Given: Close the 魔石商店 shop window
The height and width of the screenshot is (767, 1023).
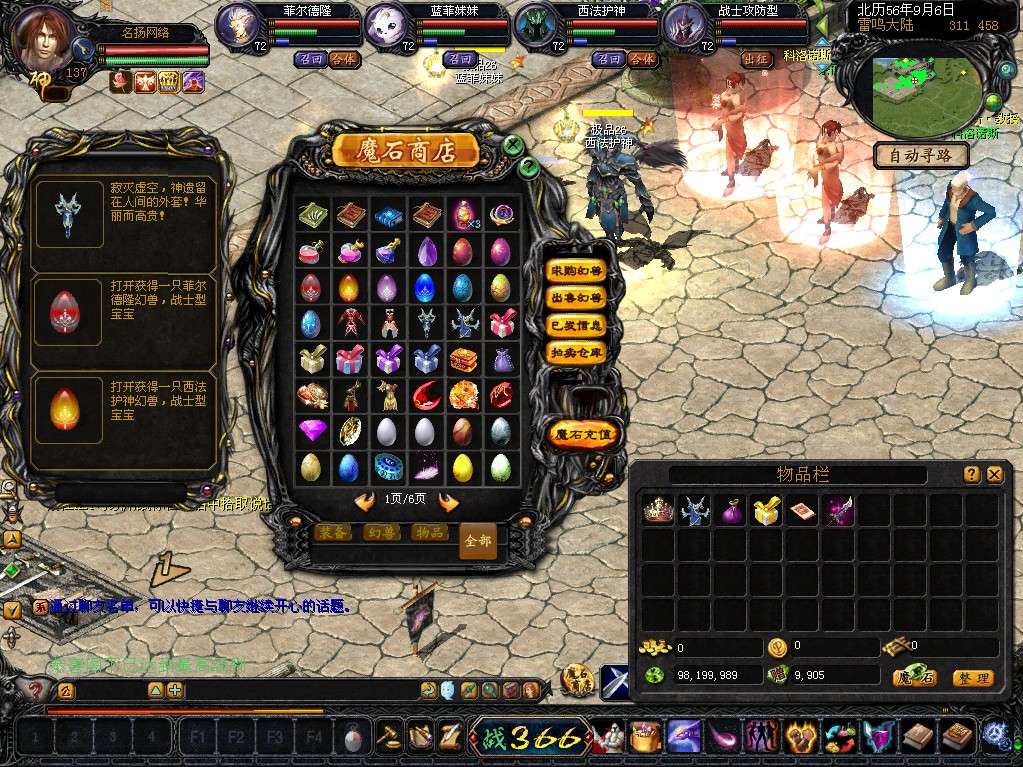Looking at the screenshot, I should (x=513, y=145).
